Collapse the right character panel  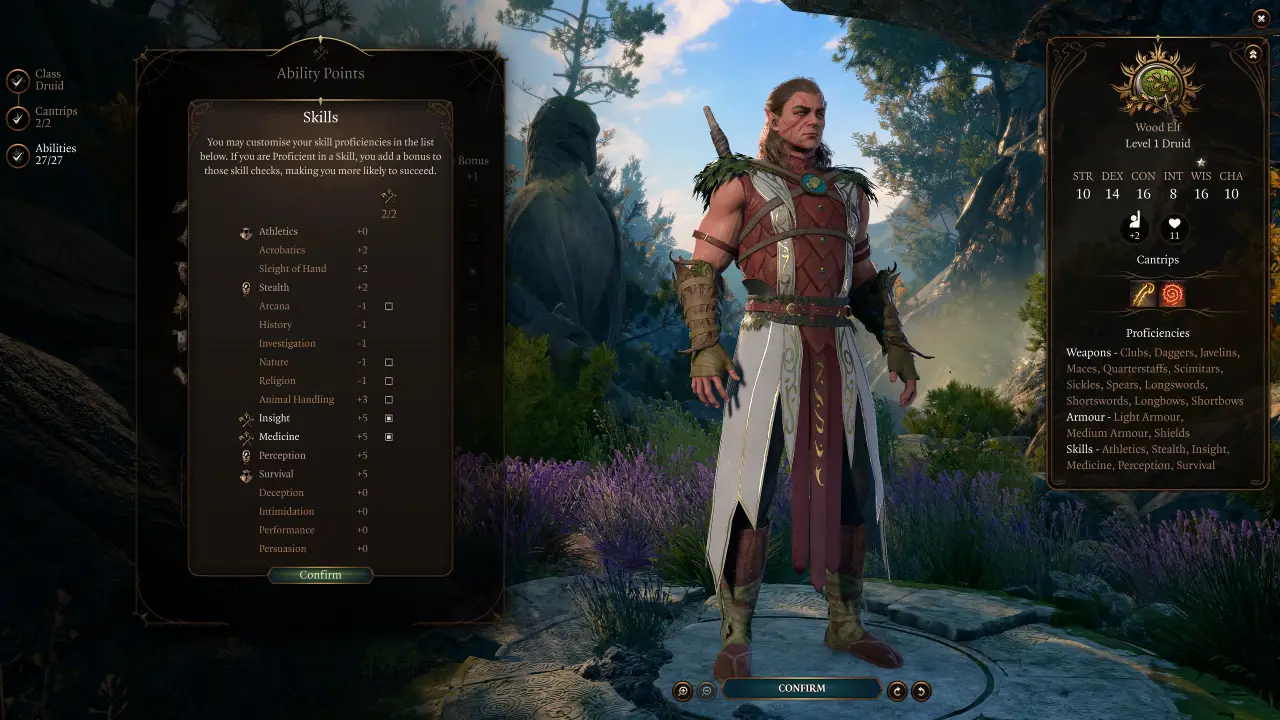(1253, 54)
